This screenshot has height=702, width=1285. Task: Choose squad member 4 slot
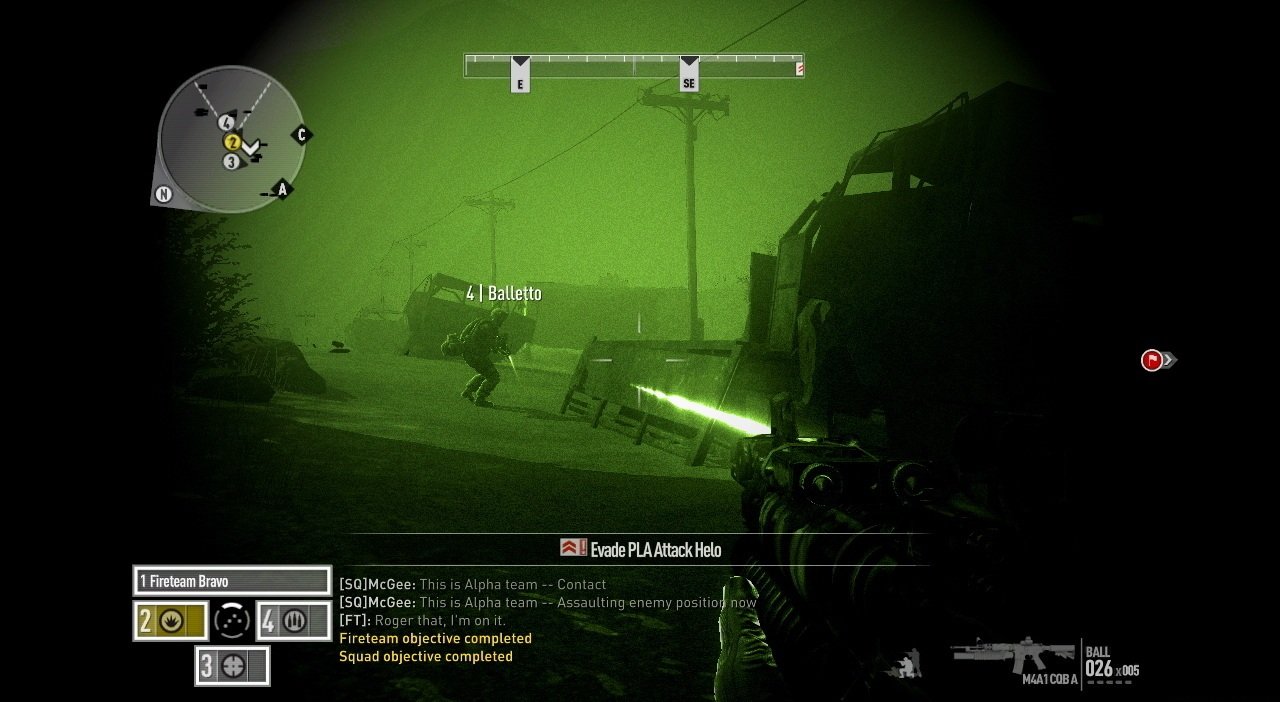coord(294,621)
